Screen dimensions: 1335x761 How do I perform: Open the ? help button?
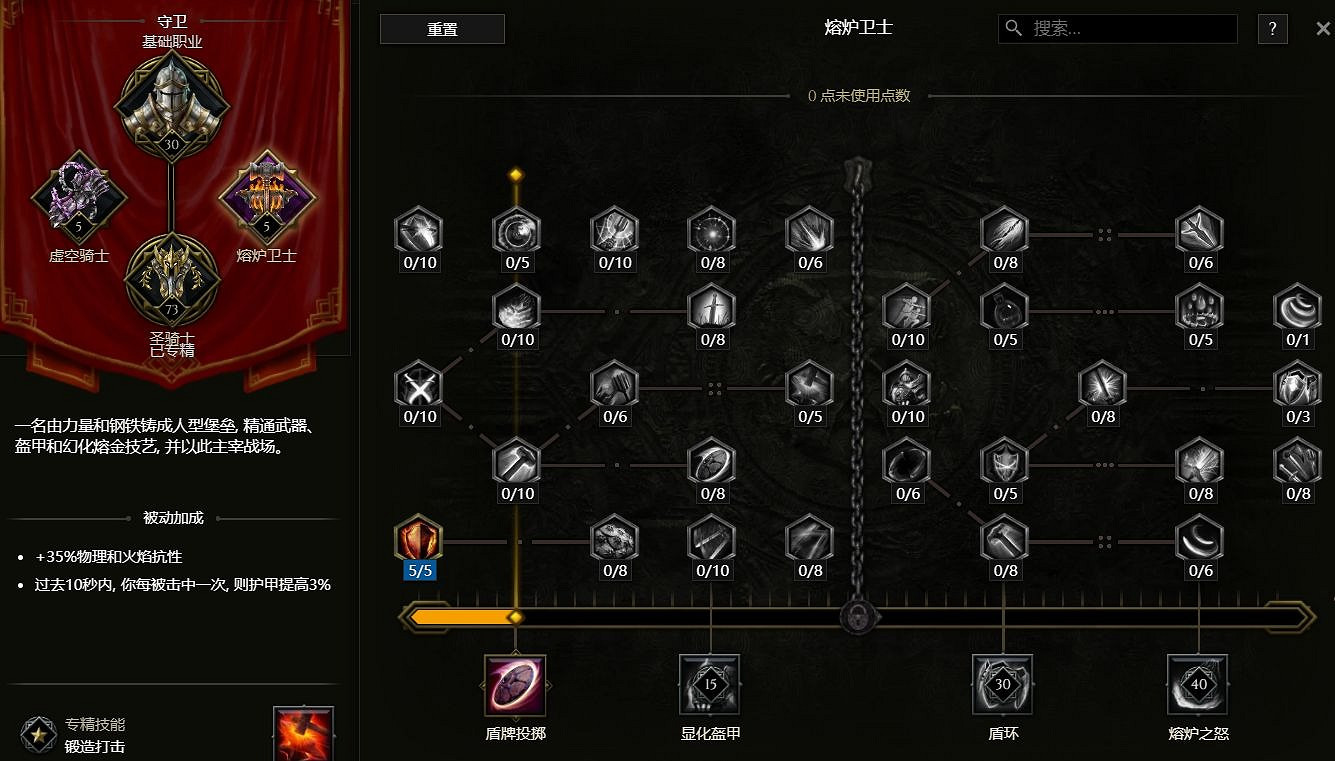1272,29
